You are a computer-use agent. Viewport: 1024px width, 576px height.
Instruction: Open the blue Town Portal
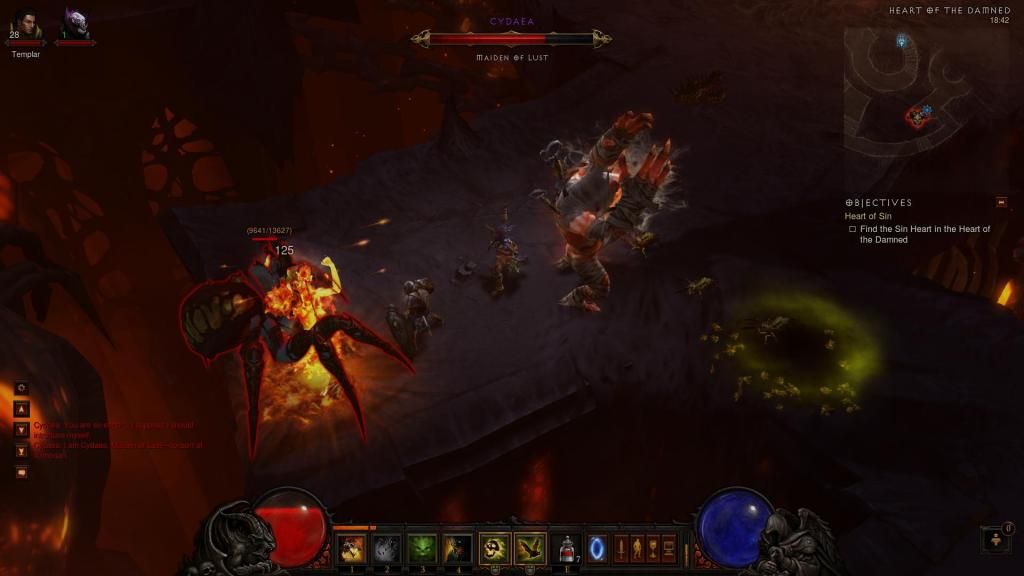(597, 548)
